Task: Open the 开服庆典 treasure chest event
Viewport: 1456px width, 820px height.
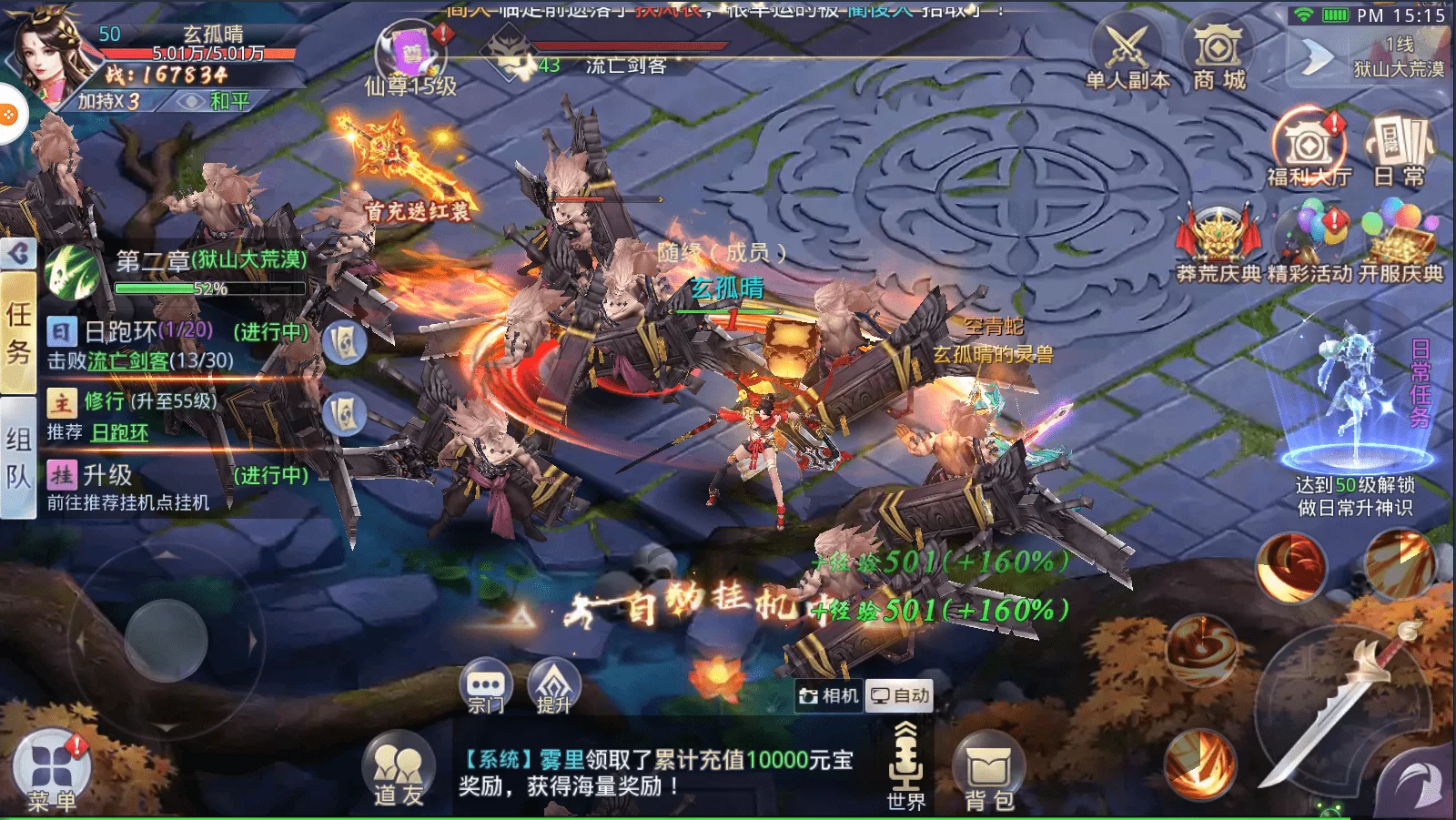Action: click(1400, 241)
